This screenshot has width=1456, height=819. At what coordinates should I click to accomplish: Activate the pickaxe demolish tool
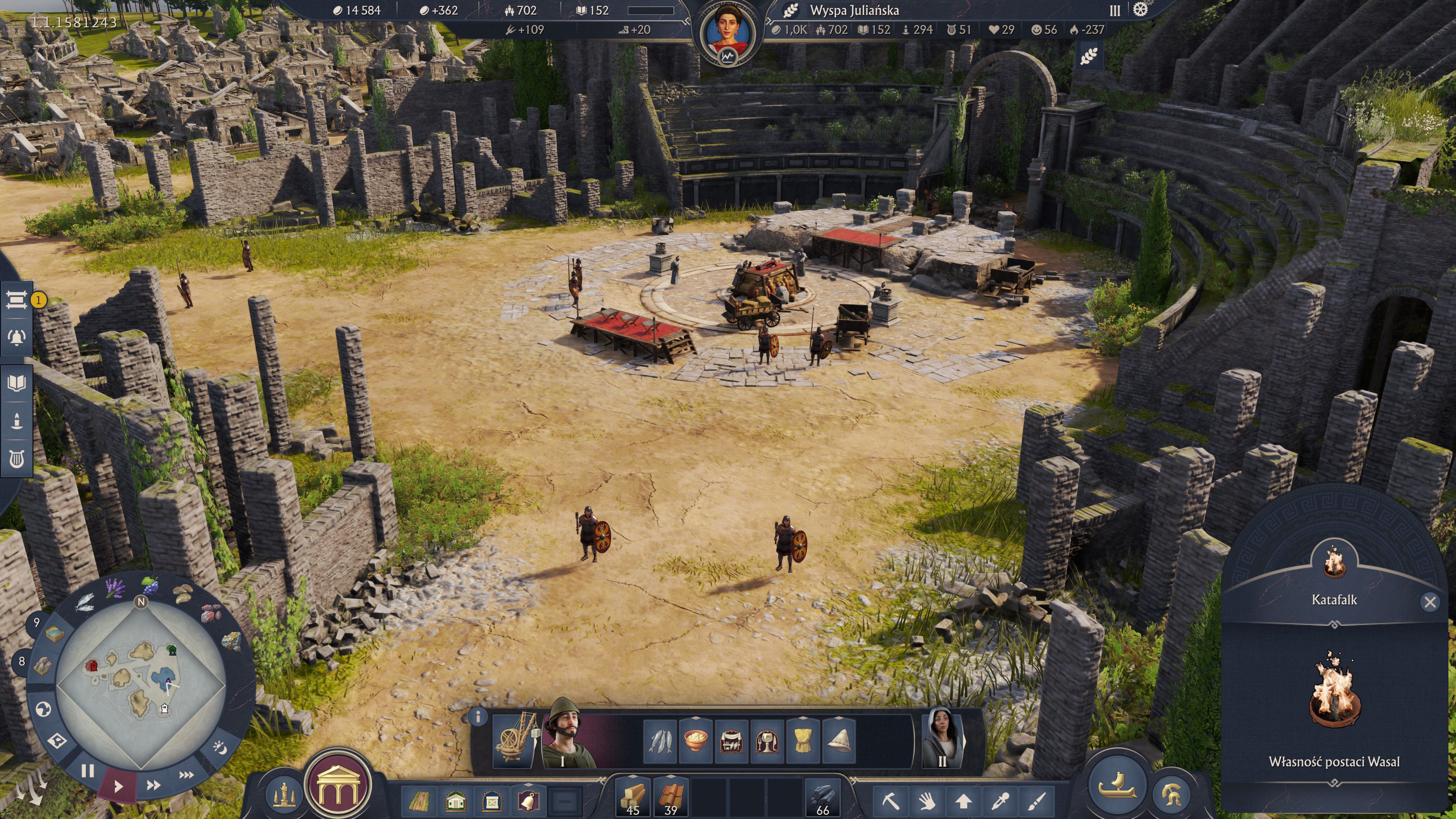[891, 801]
